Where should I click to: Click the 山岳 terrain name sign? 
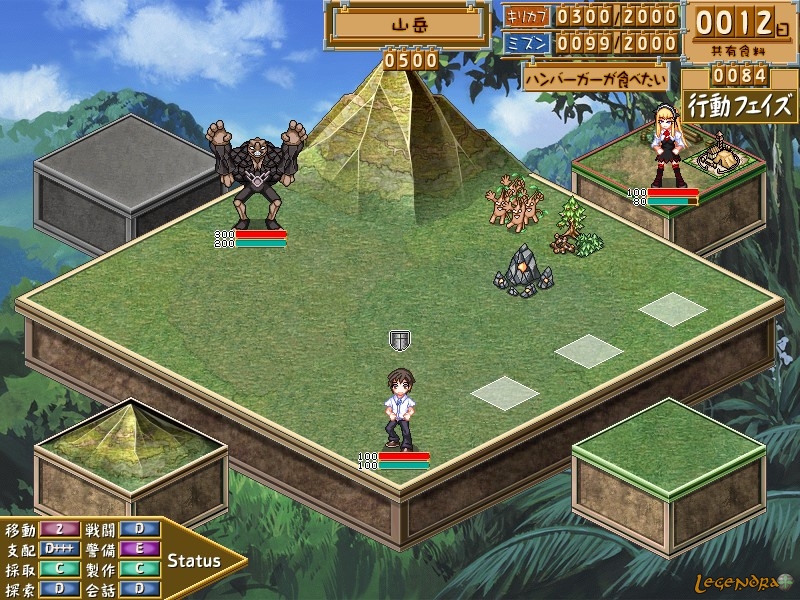(x=410, y=25)
